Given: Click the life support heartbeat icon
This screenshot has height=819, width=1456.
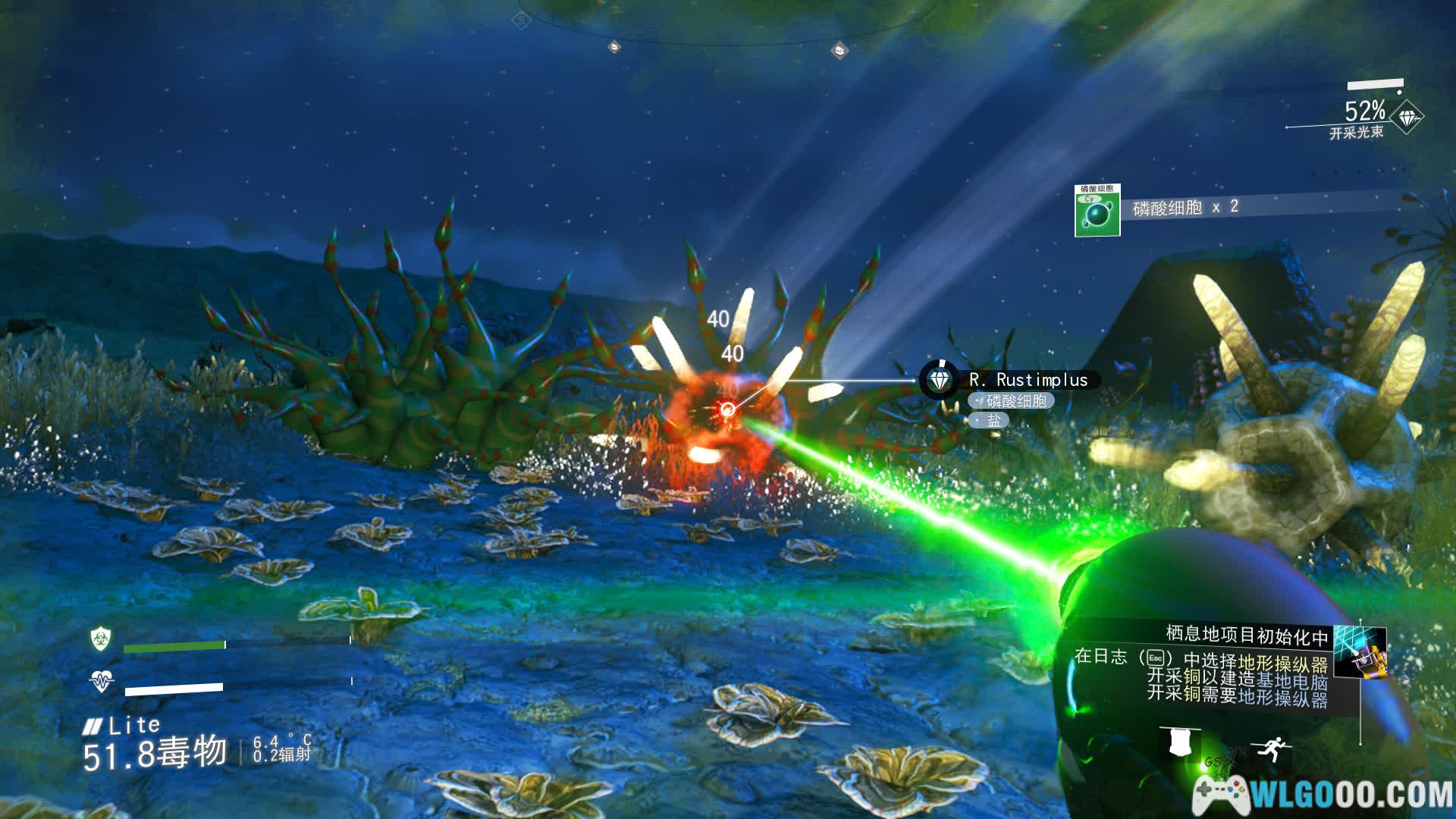Looking at the screenshot, I should point(101,681).
